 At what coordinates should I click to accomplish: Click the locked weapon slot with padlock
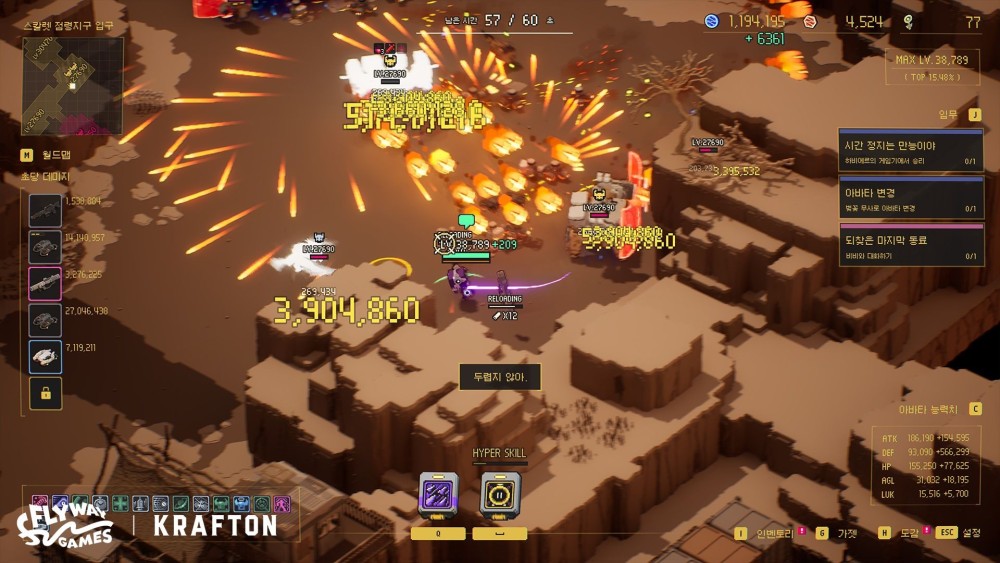[x=45, y=393]
